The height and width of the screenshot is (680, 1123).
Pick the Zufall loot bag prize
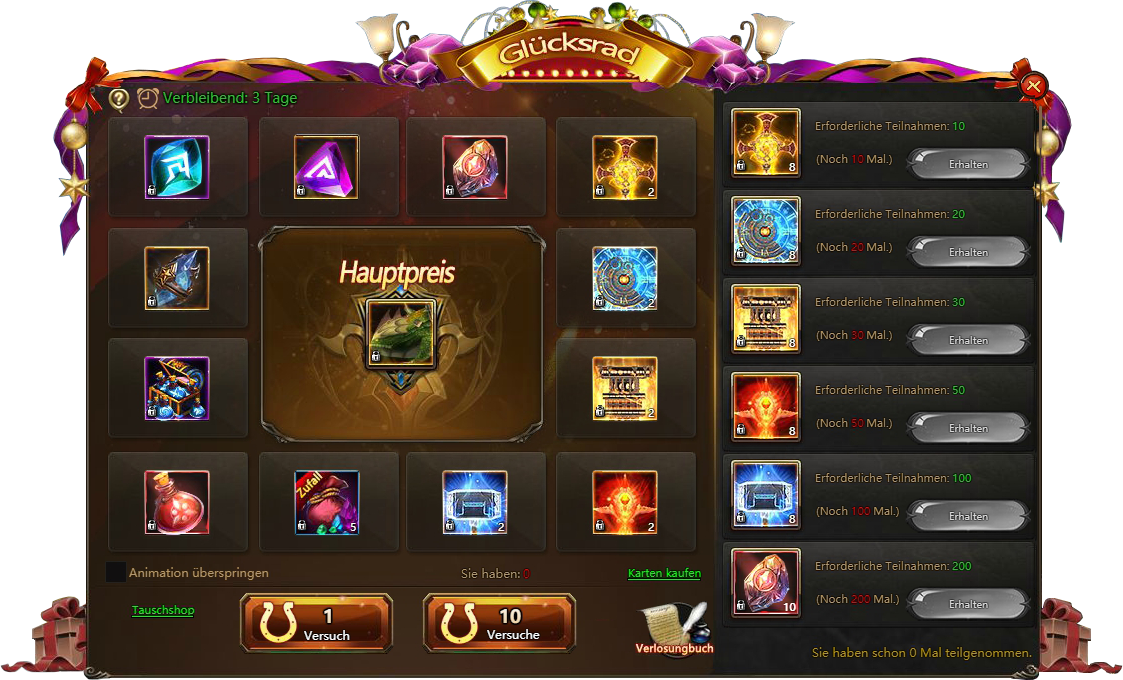(x=326, y=502)
